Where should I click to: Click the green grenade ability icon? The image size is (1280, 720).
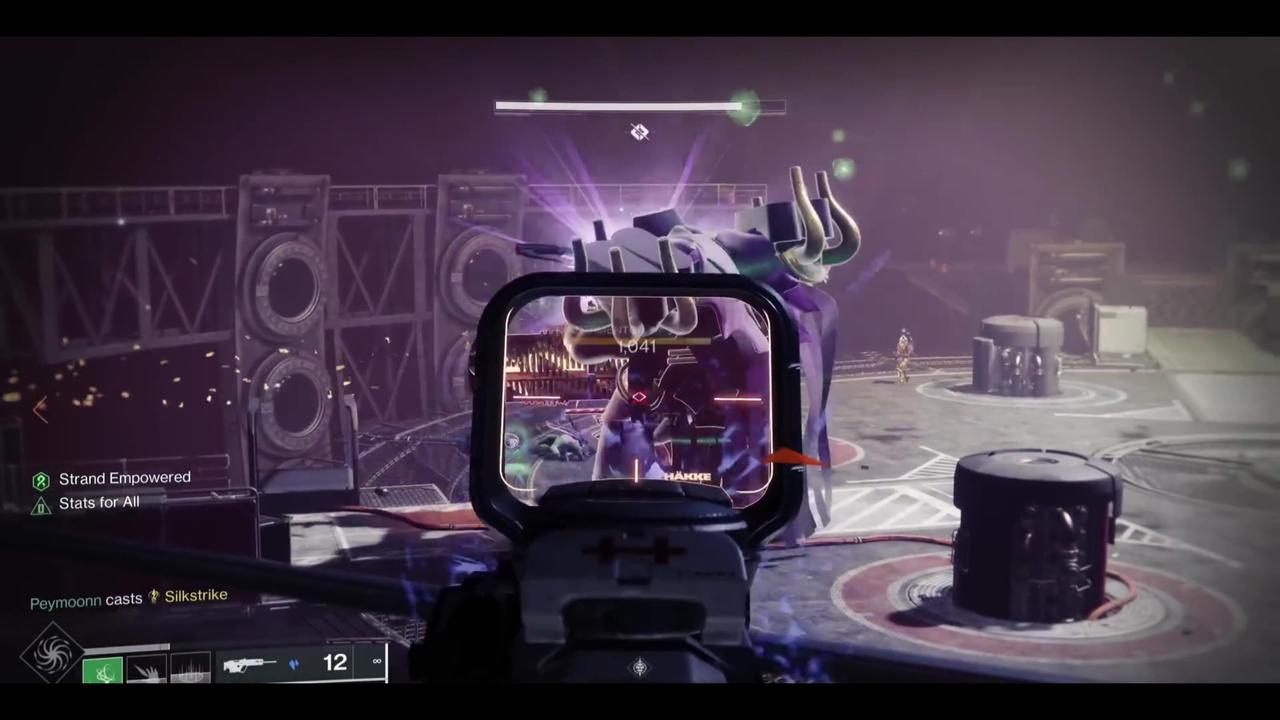click(x=103, y=668)
